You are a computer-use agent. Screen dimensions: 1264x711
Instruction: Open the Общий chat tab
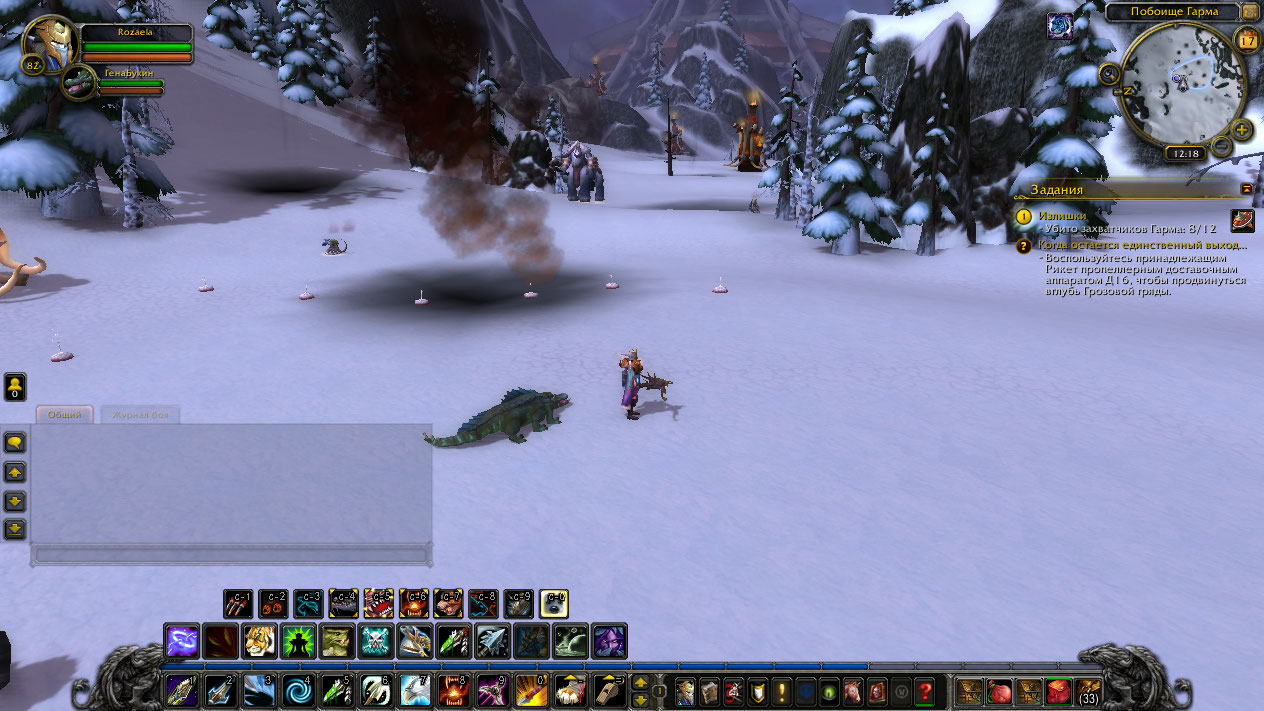[x=64, y=414]
